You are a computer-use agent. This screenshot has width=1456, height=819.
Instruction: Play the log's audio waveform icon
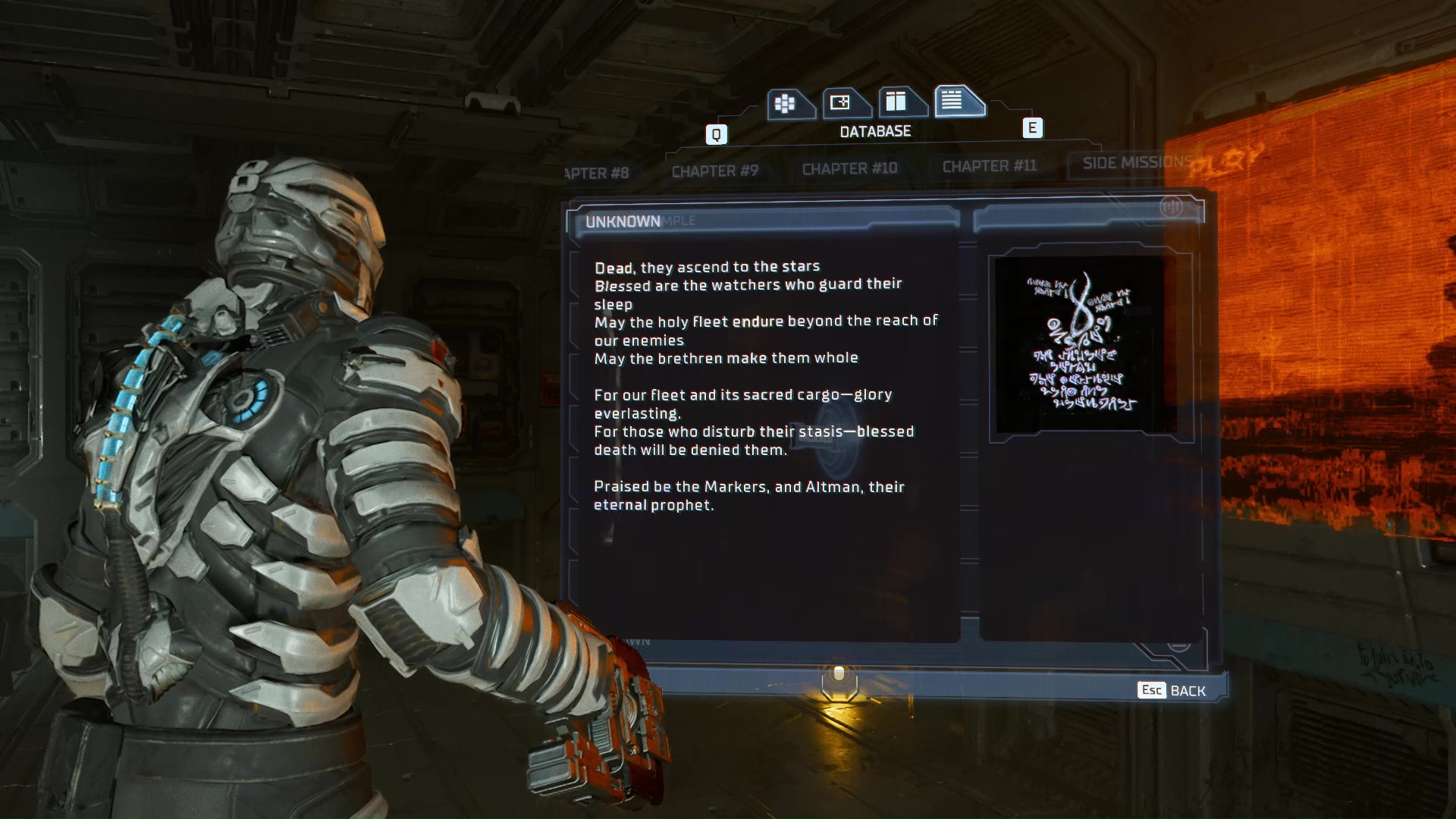click(1170, 207)
